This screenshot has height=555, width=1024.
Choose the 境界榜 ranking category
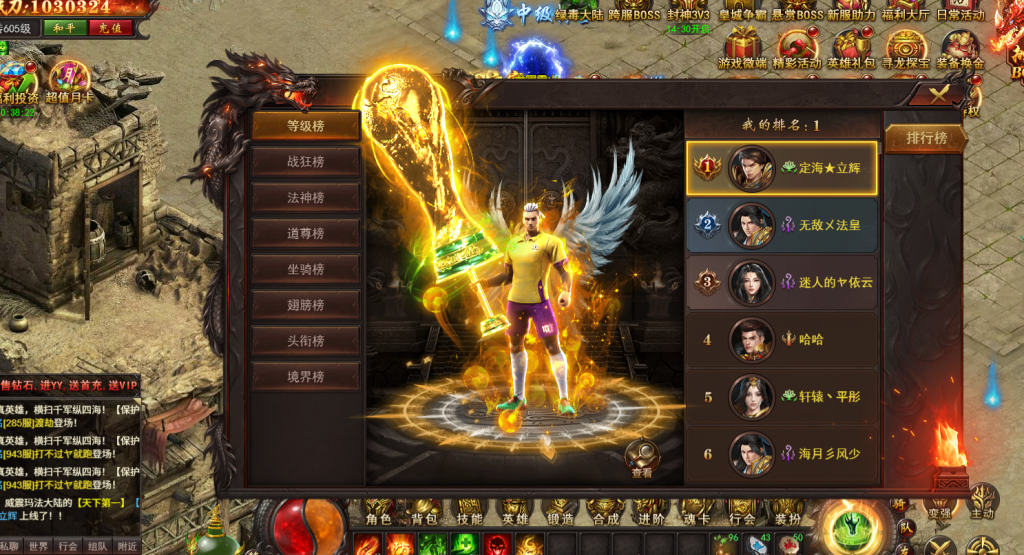(x=305, y=377)
